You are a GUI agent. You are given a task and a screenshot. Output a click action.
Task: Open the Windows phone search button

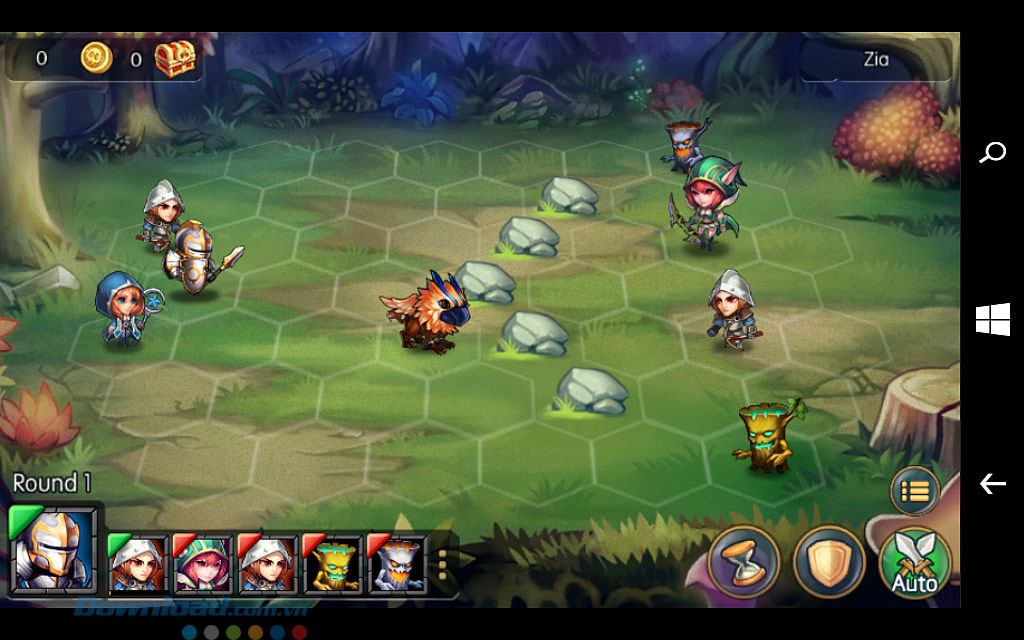pos(992,153)
